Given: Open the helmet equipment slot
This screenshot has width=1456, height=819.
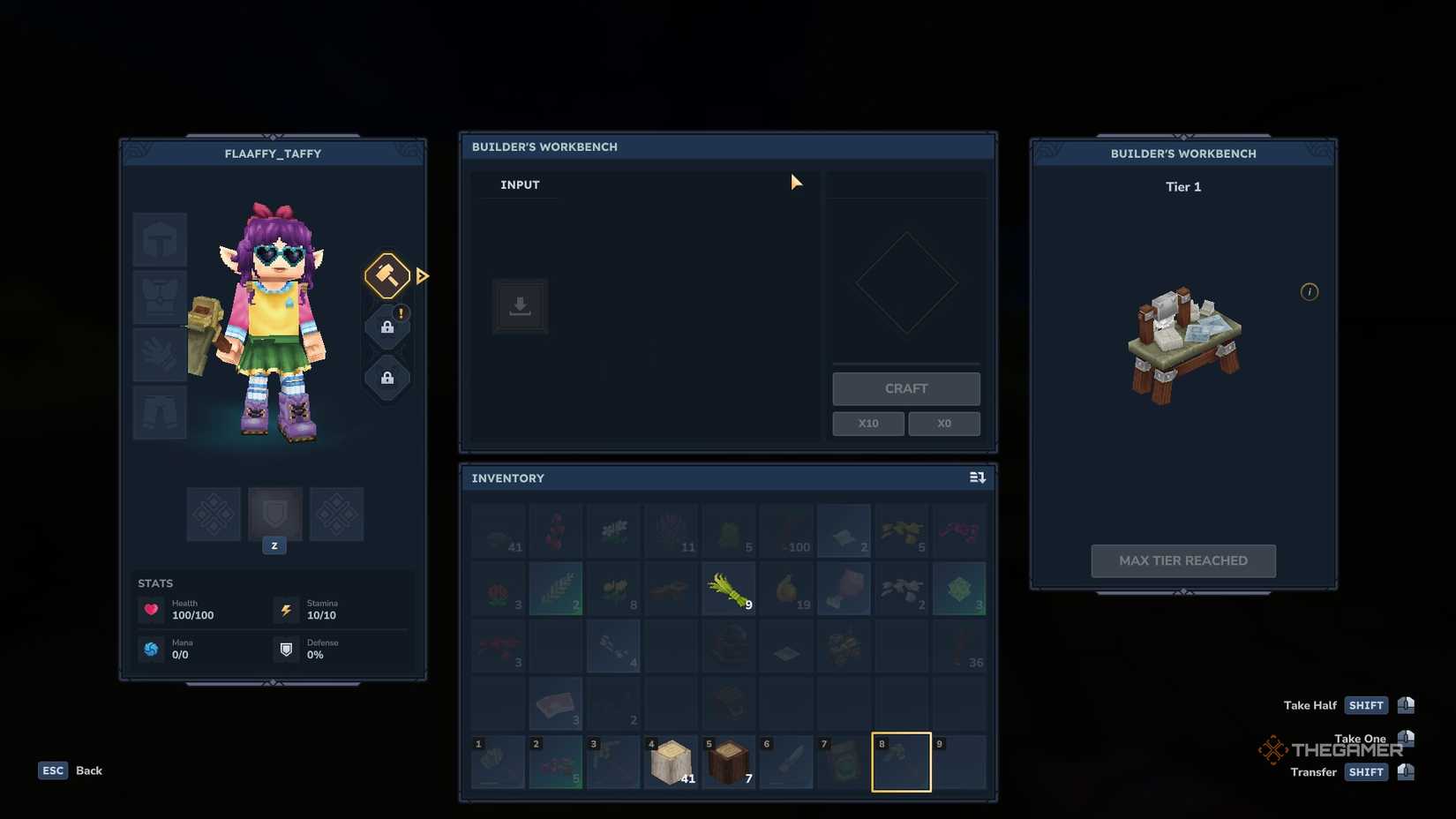Looking at the screenshot, I should (x=159, y=239).
